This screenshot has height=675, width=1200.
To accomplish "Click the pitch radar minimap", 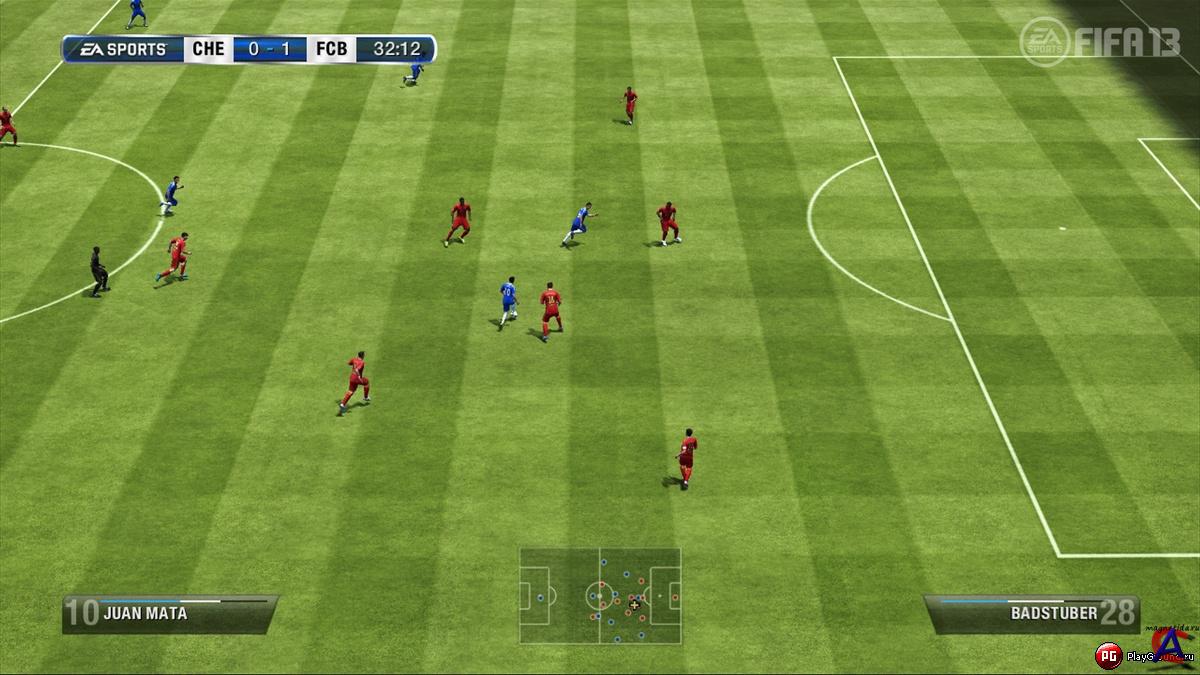I will [x=600, y=595].
